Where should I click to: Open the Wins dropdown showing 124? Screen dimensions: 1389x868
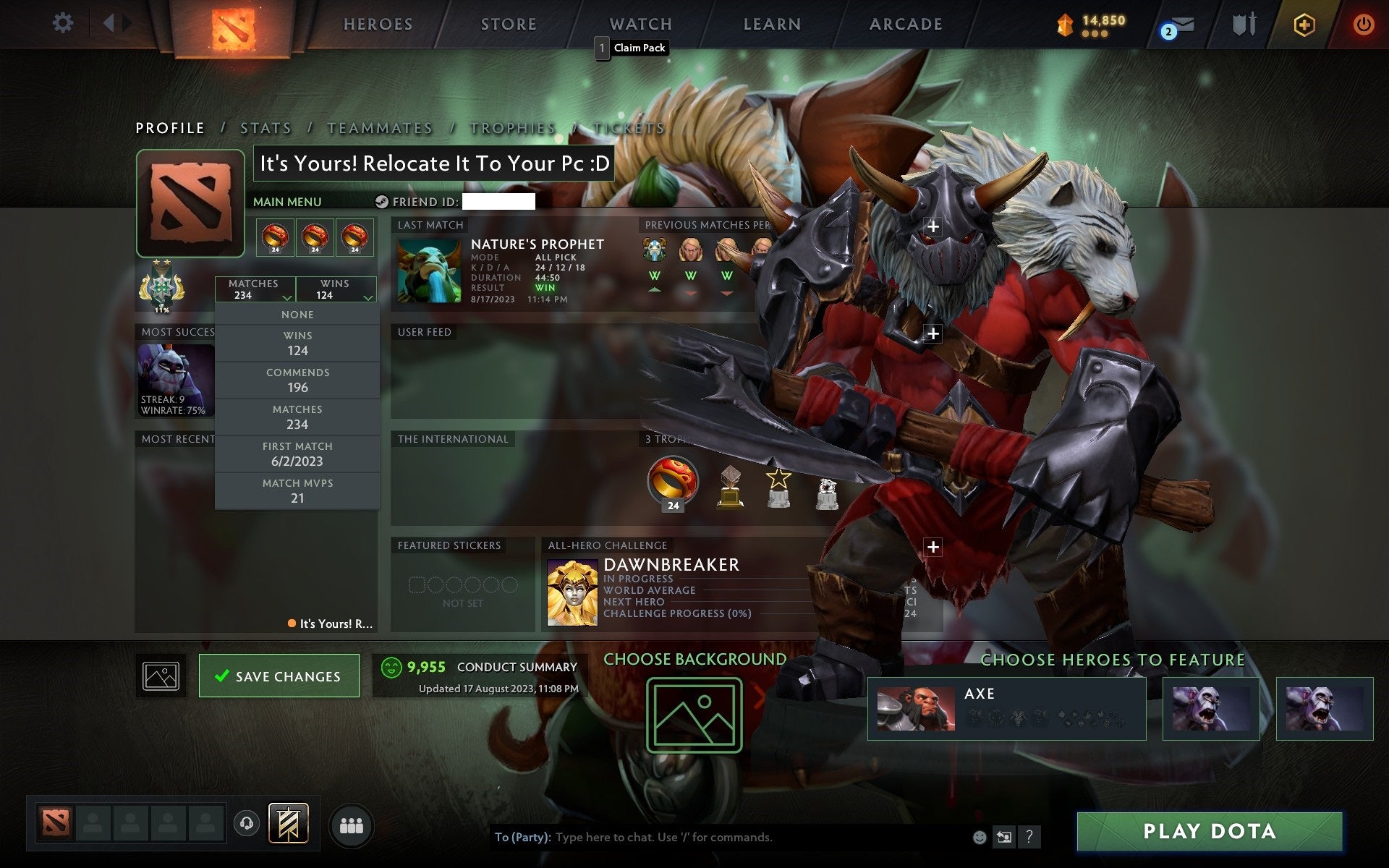coord(336,289)
